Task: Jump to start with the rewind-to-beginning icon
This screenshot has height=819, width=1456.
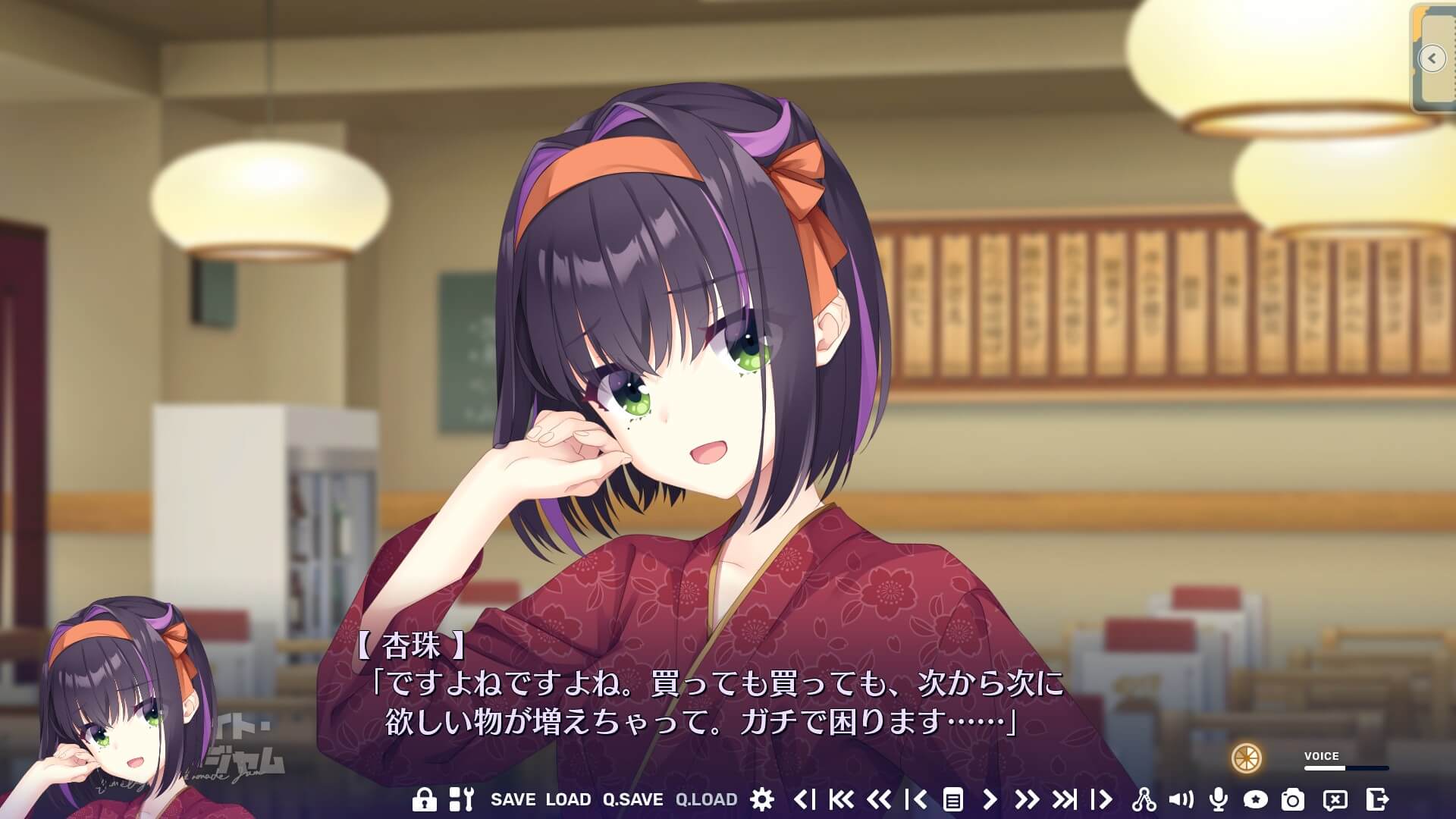Action: (841, 799)
